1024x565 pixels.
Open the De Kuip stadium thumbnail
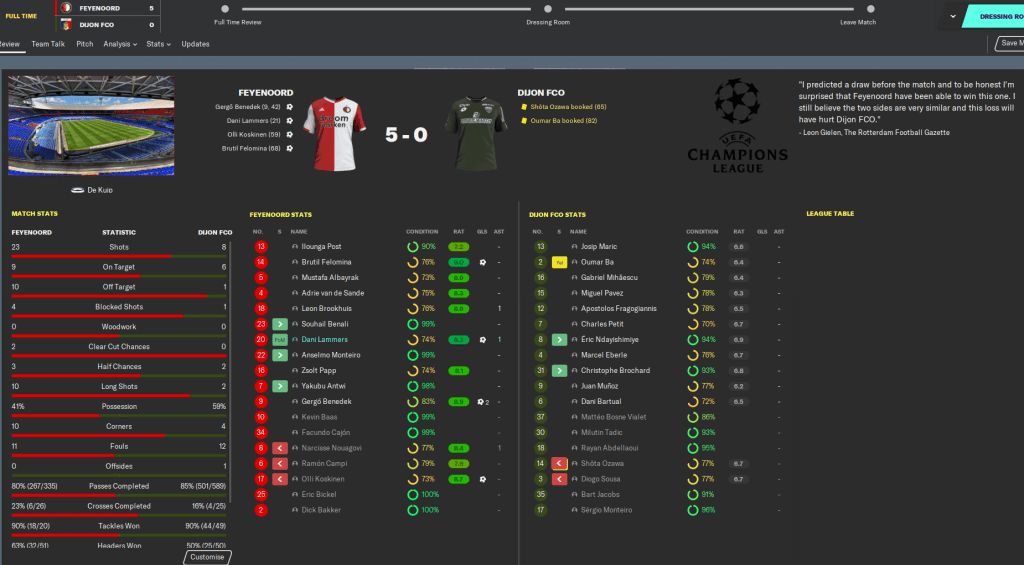[x=91, y=124]
